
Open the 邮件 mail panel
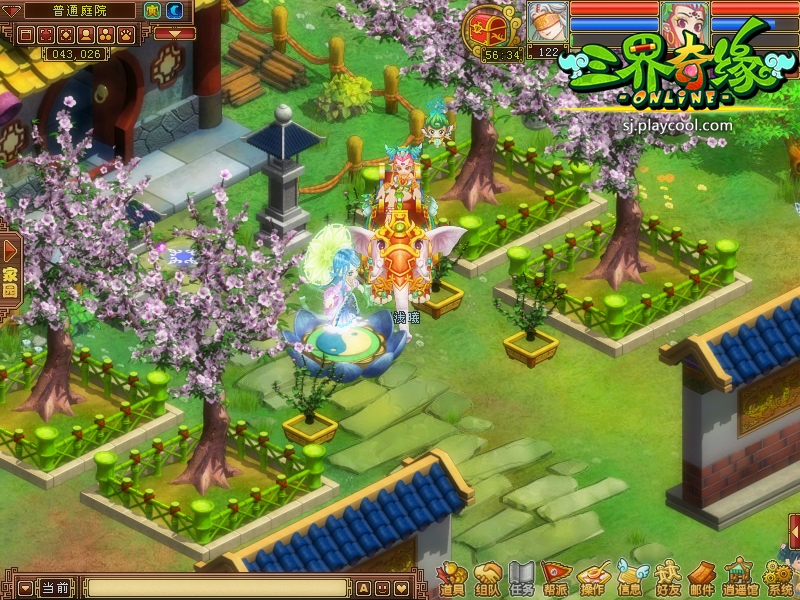click(702, 579)
